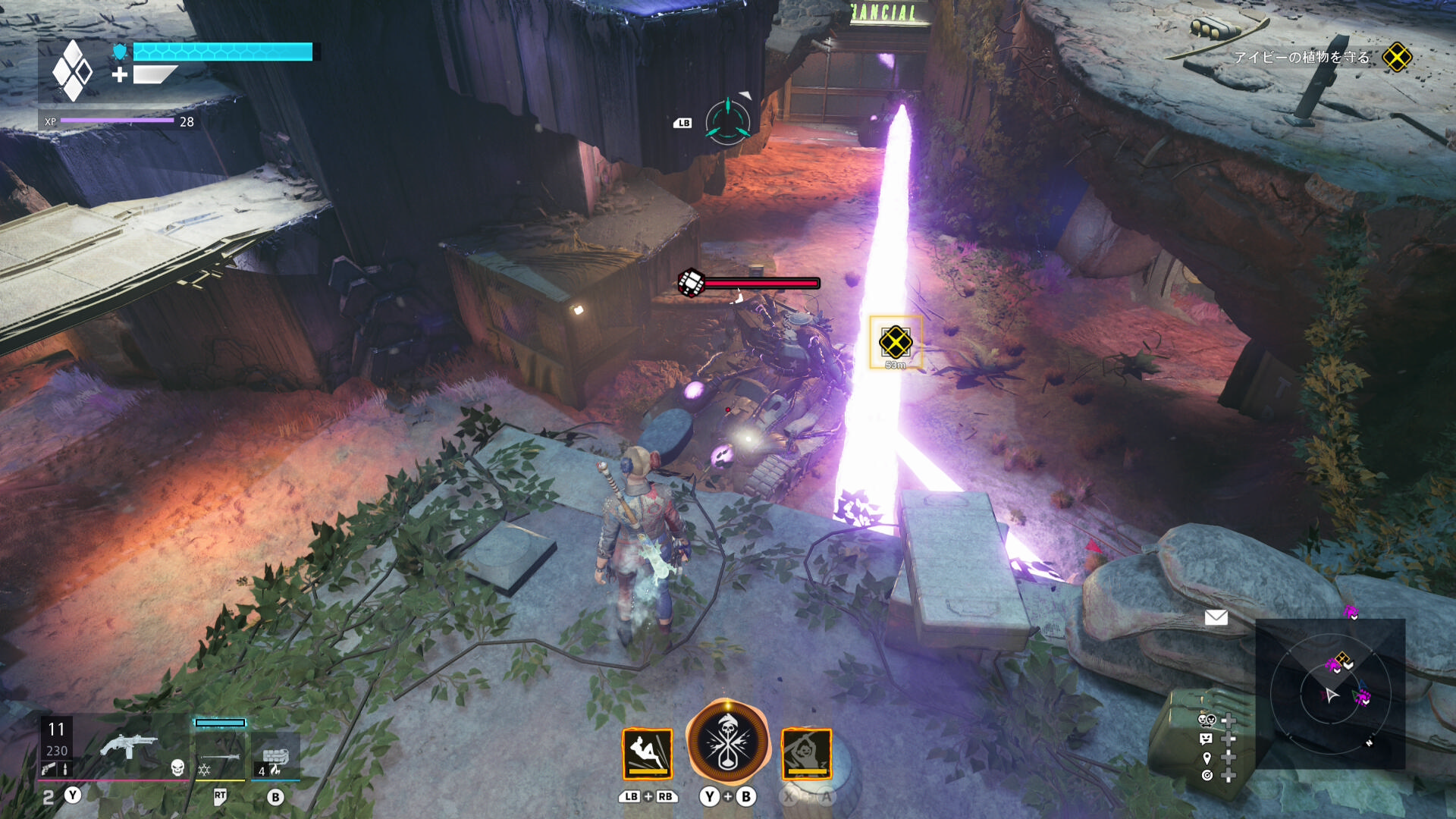Trigger the skull-and-hourglass Suicide Strike ability
The width and height of the screenshot is (1456, 819).
pos(727,742)
